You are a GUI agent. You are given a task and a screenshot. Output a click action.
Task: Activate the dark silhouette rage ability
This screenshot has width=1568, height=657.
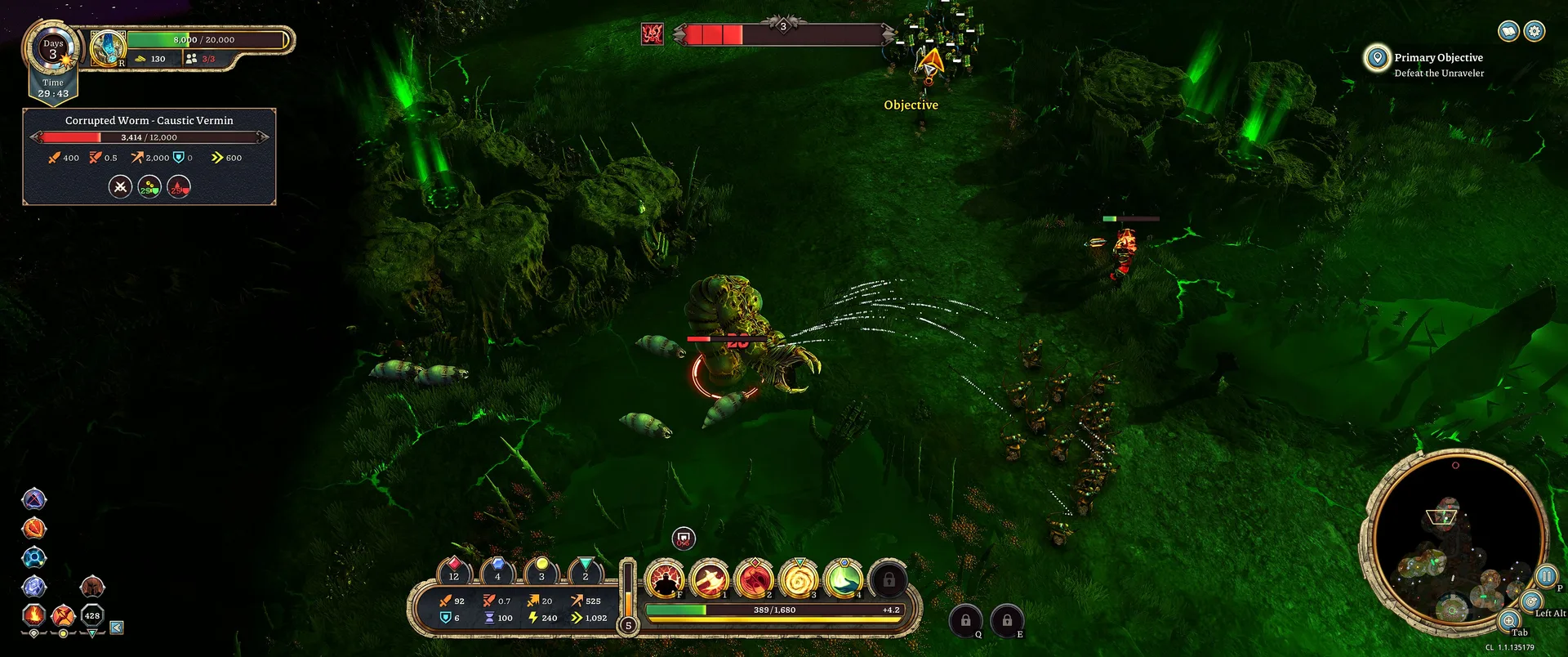click(665, 579)
